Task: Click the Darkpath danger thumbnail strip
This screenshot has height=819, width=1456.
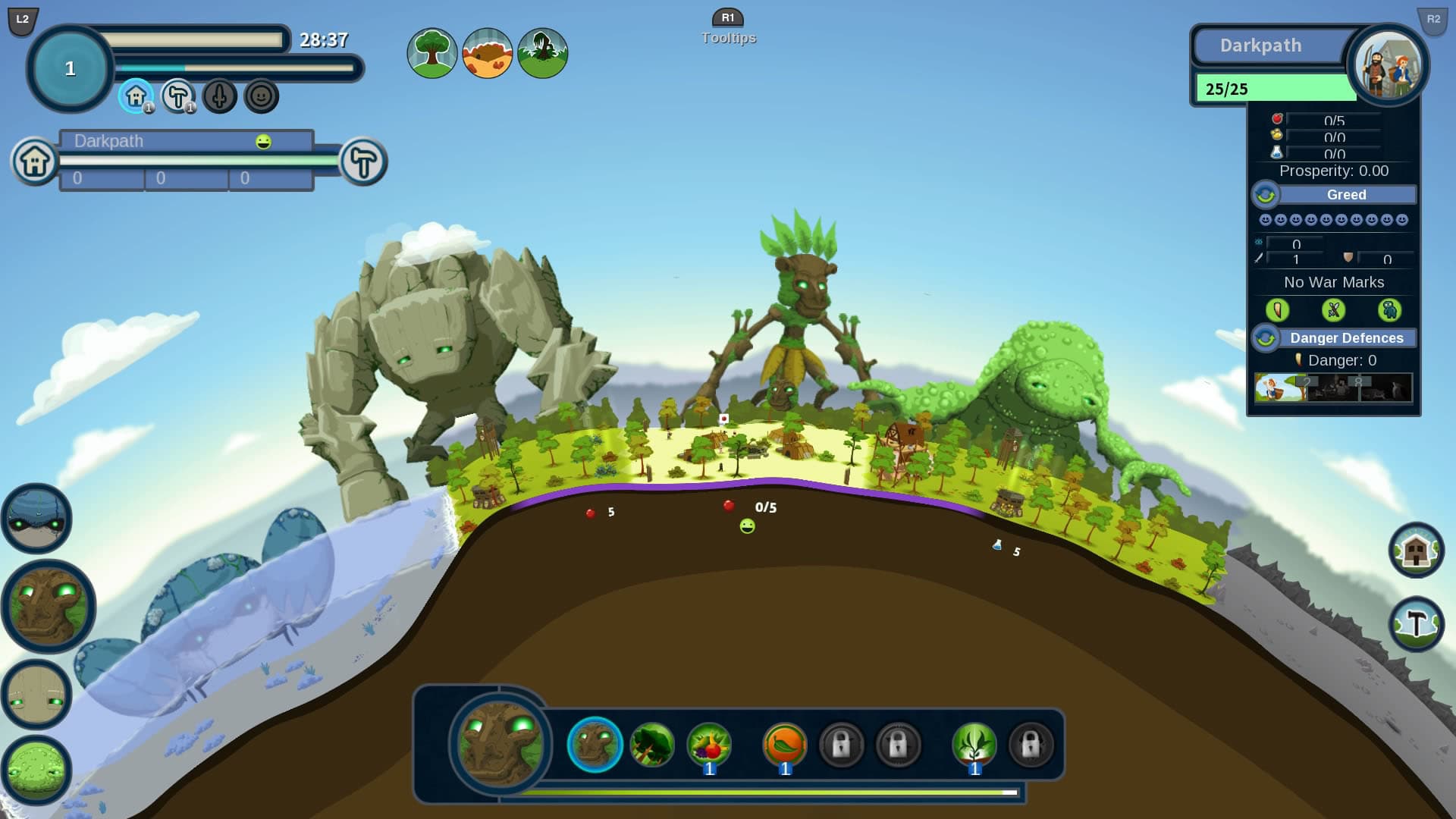Action: click(1332, 388)
